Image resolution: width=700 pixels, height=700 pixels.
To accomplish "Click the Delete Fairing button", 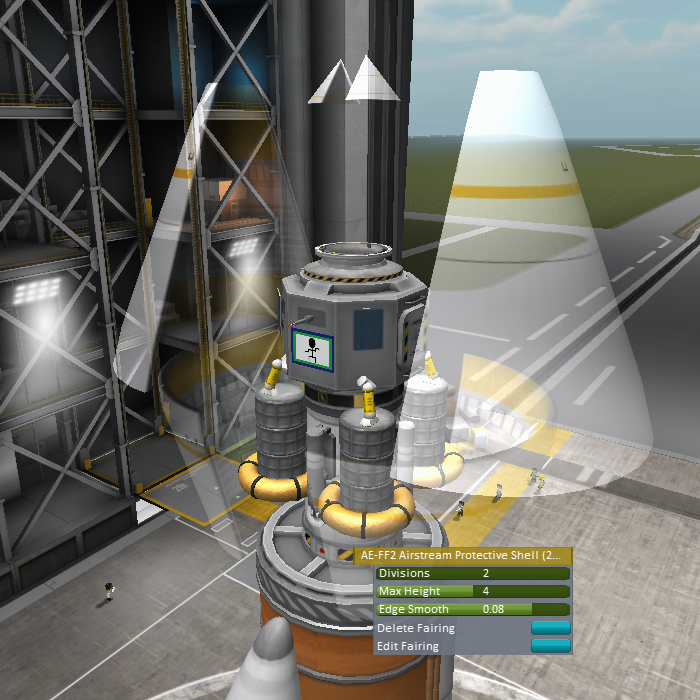I will 550,628.
